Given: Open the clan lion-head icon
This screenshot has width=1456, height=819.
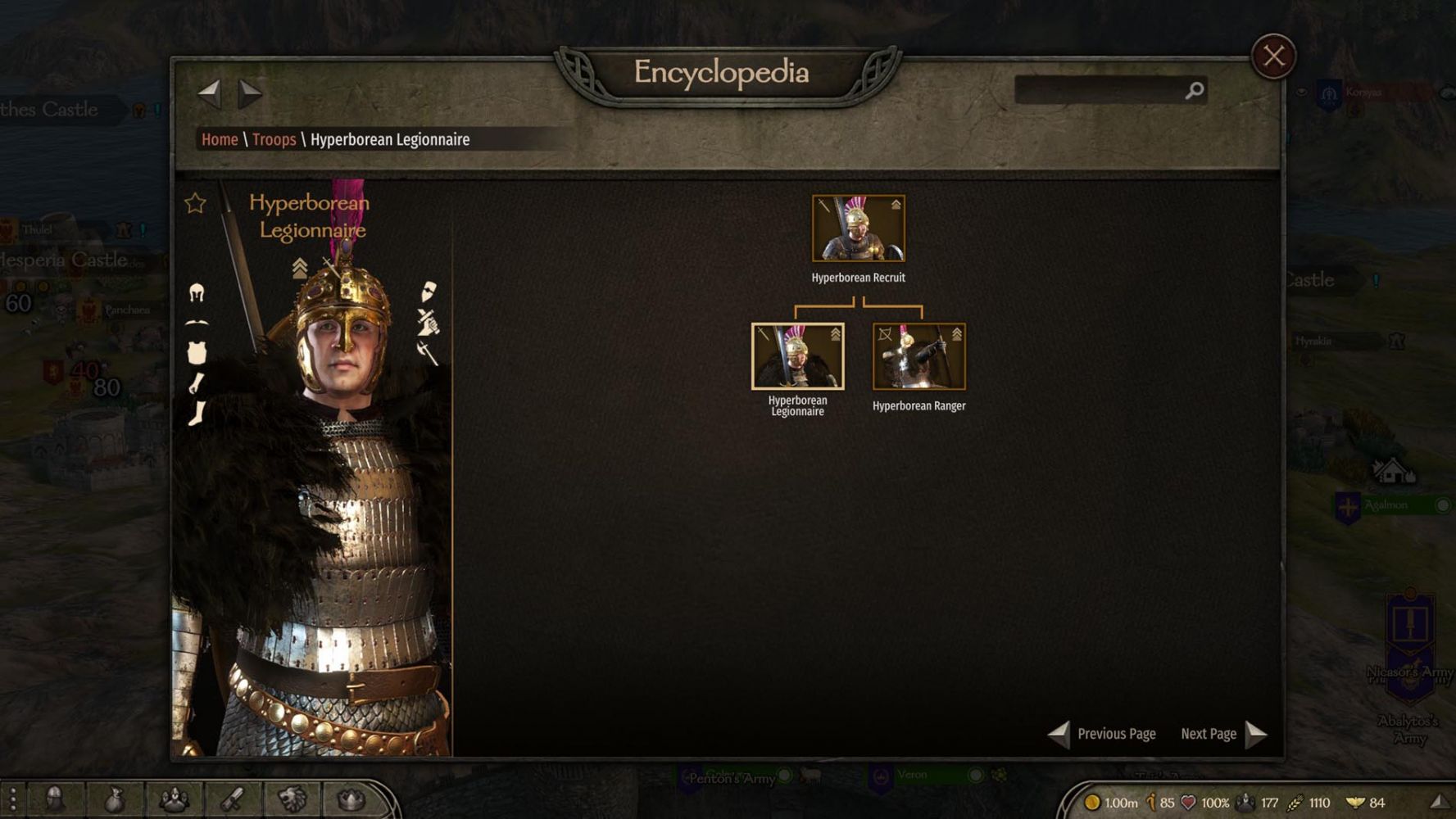Looking at the screenshot, I should 292,799.
